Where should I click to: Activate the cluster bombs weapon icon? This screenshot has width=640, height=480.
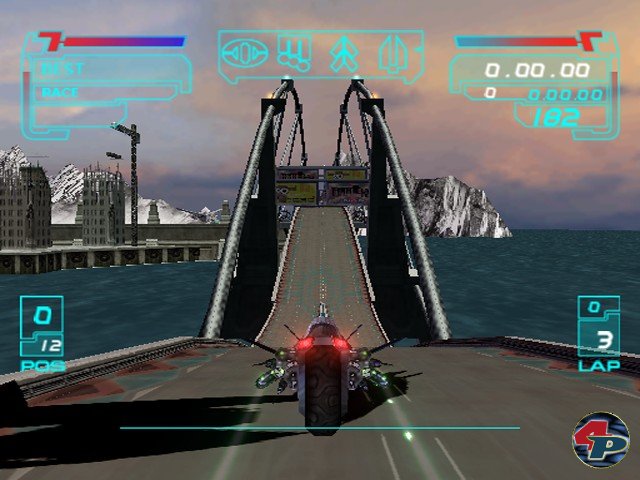click(294, 54)
